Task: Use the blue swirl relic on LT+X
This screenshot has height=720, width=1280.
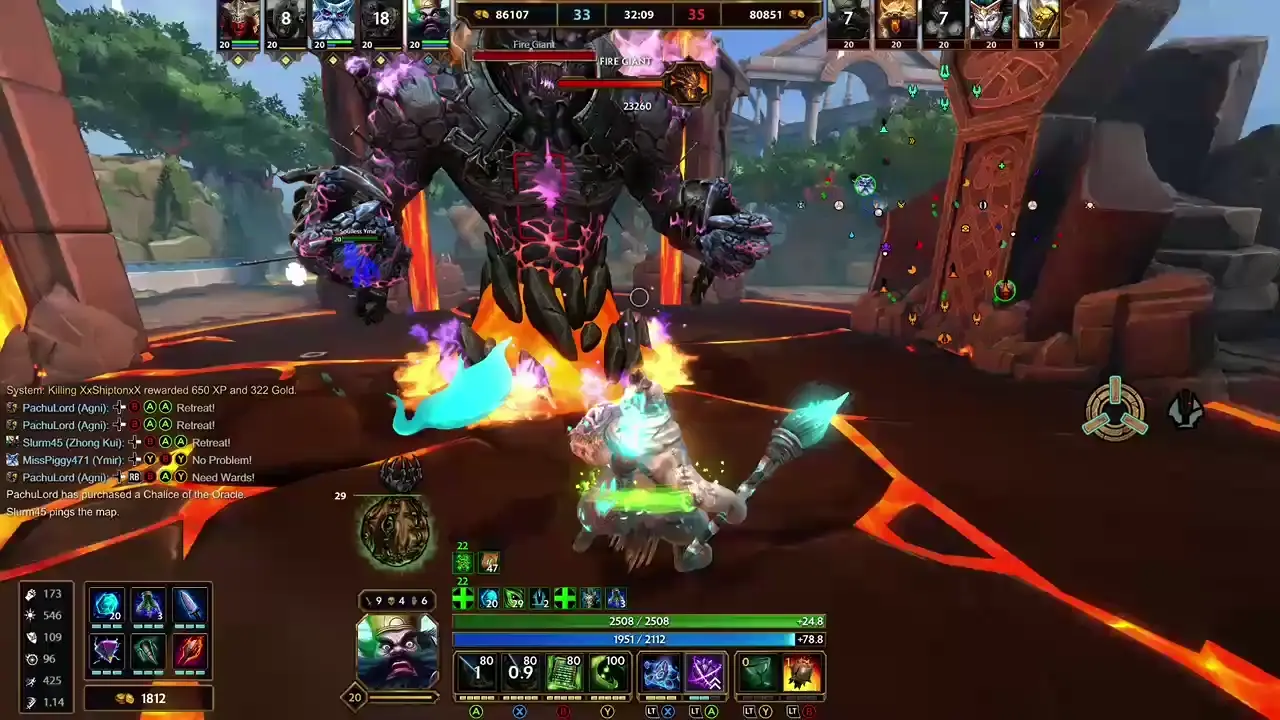Action: click(x=662, y=672)
